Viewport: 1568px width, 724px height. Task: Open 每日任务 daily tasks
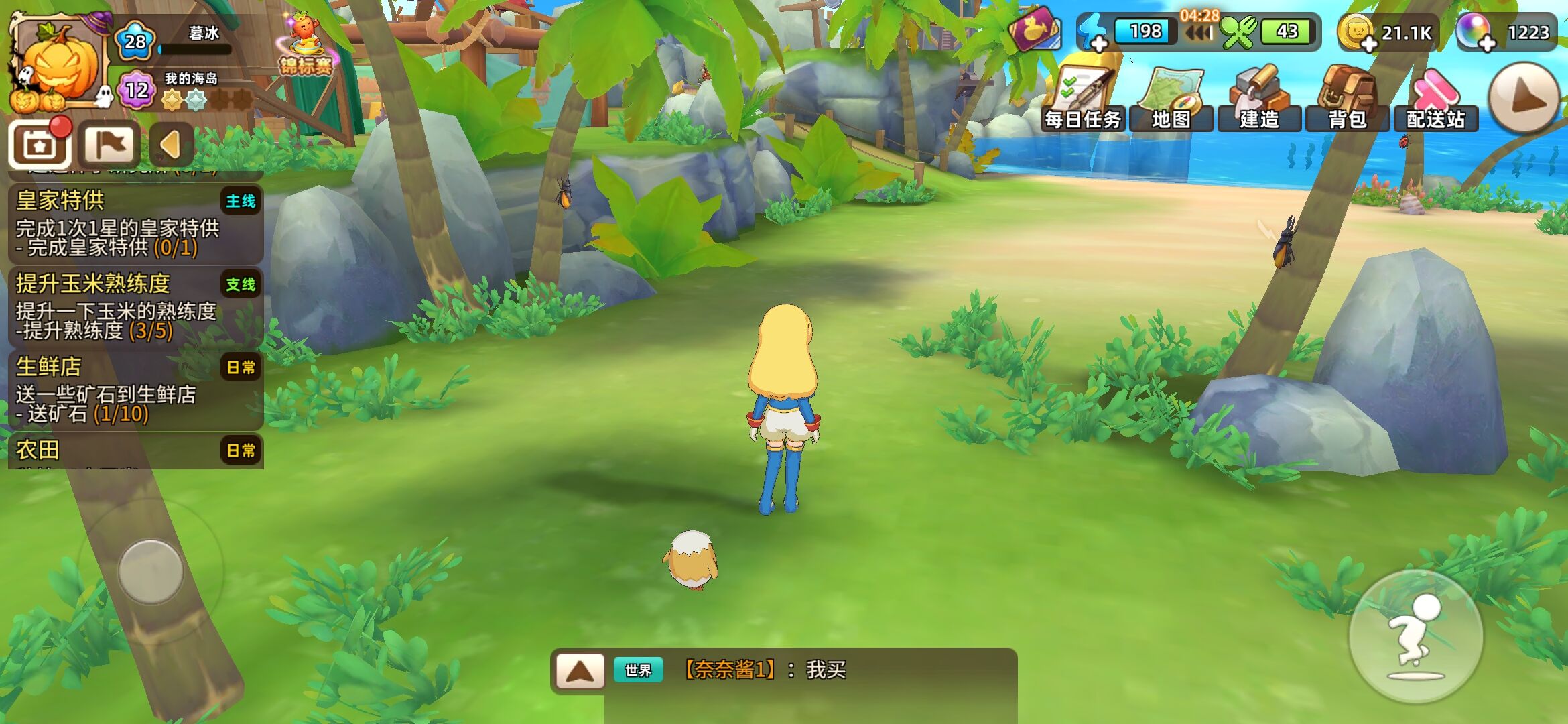[x=1083, y=99]
